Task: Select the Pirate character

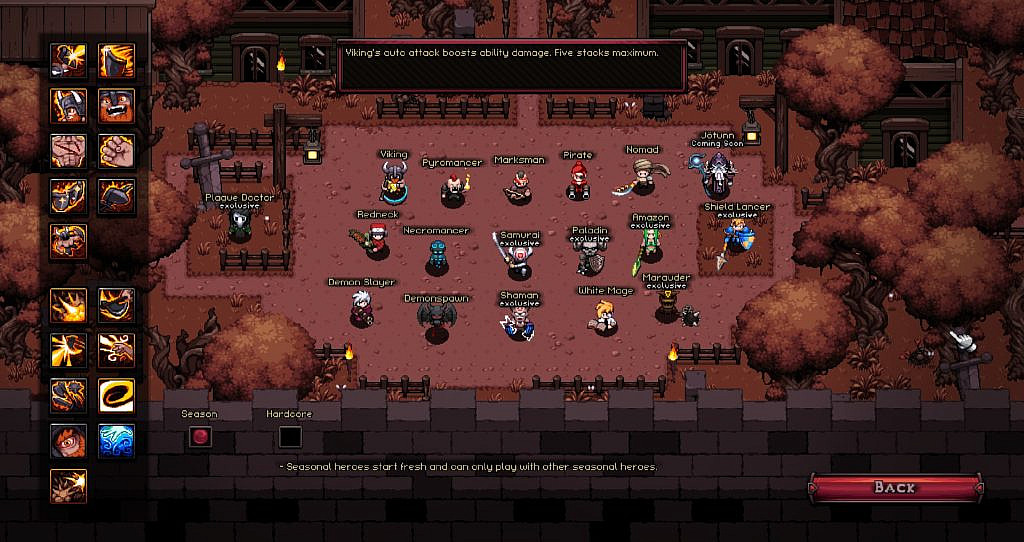Action: [578, 182]
